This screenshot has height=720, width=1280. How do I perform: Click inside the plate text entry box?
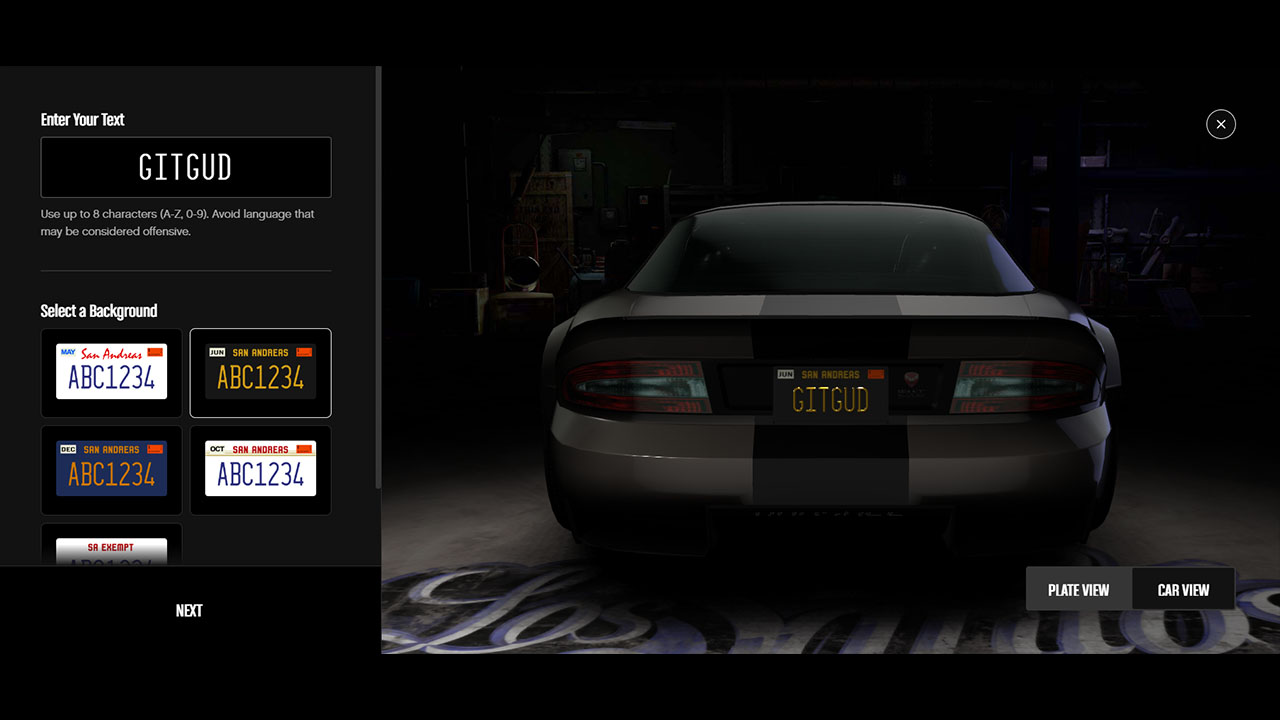pyautogui.click(x=186, y=167)
